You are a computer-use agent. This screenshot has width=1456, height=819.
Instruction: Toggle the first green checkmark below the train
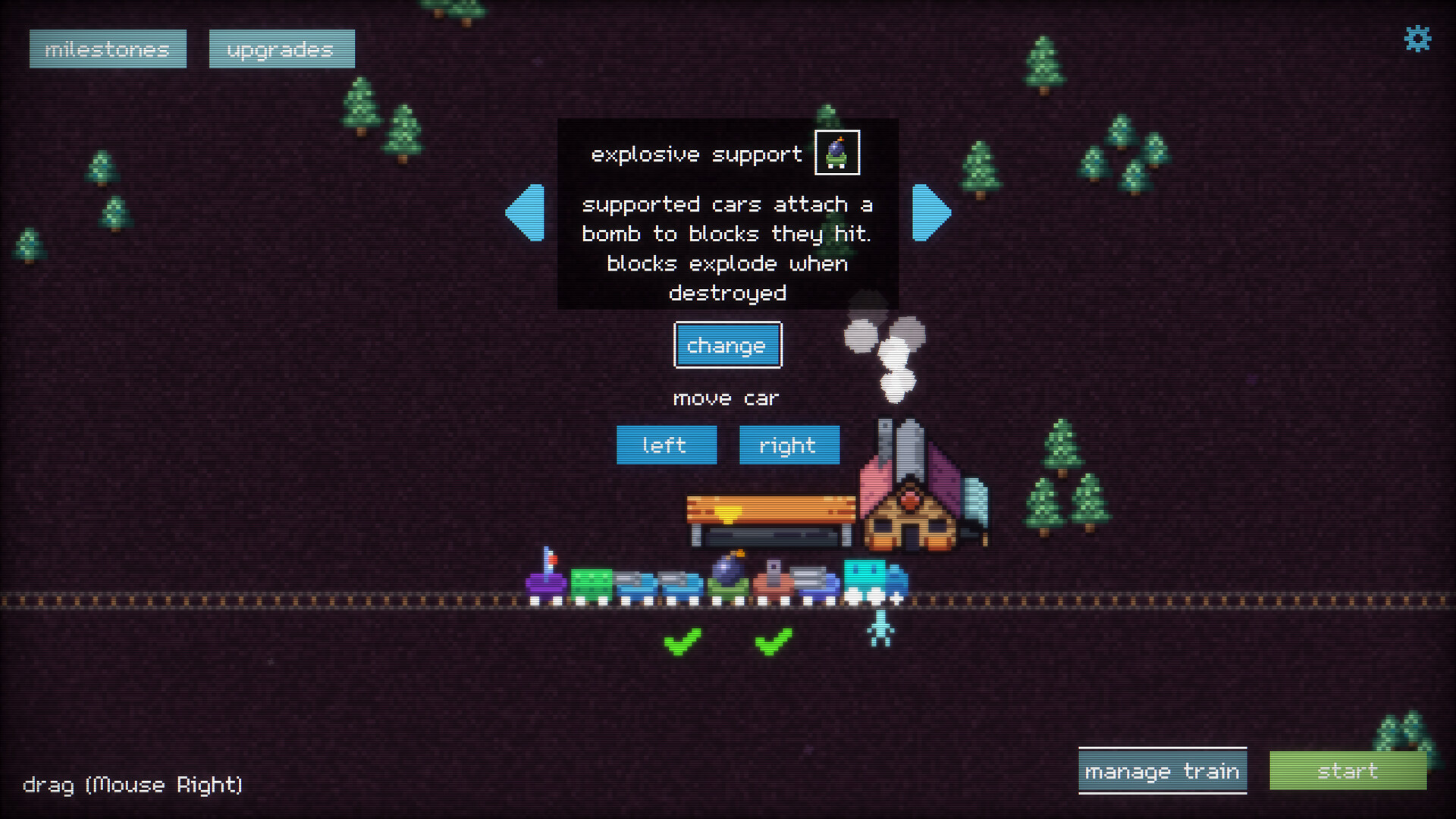(x=683, y=642)
